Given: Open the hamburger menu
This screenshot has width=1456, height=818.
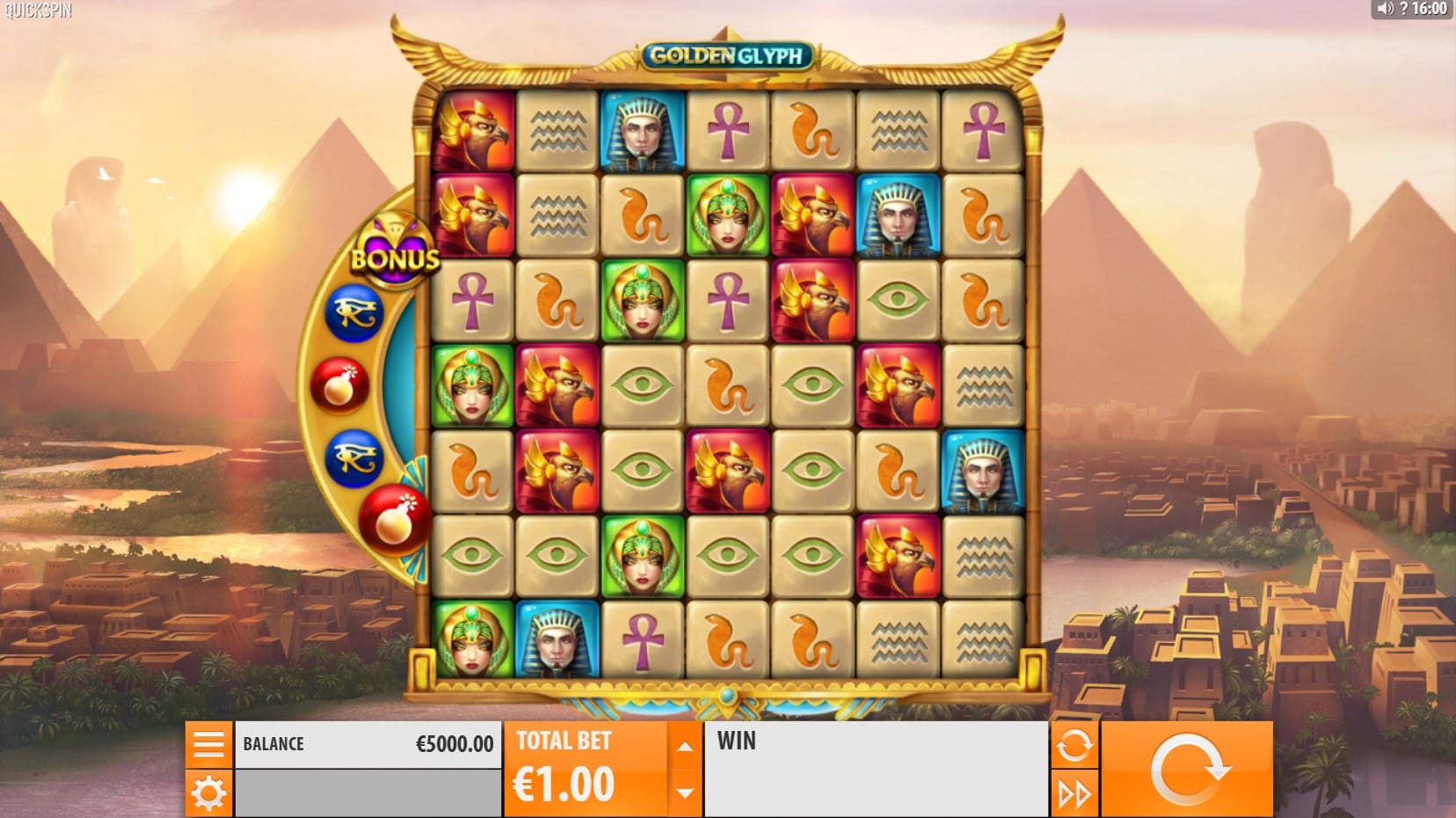Looking at the screenshot, I should [208, 744].
